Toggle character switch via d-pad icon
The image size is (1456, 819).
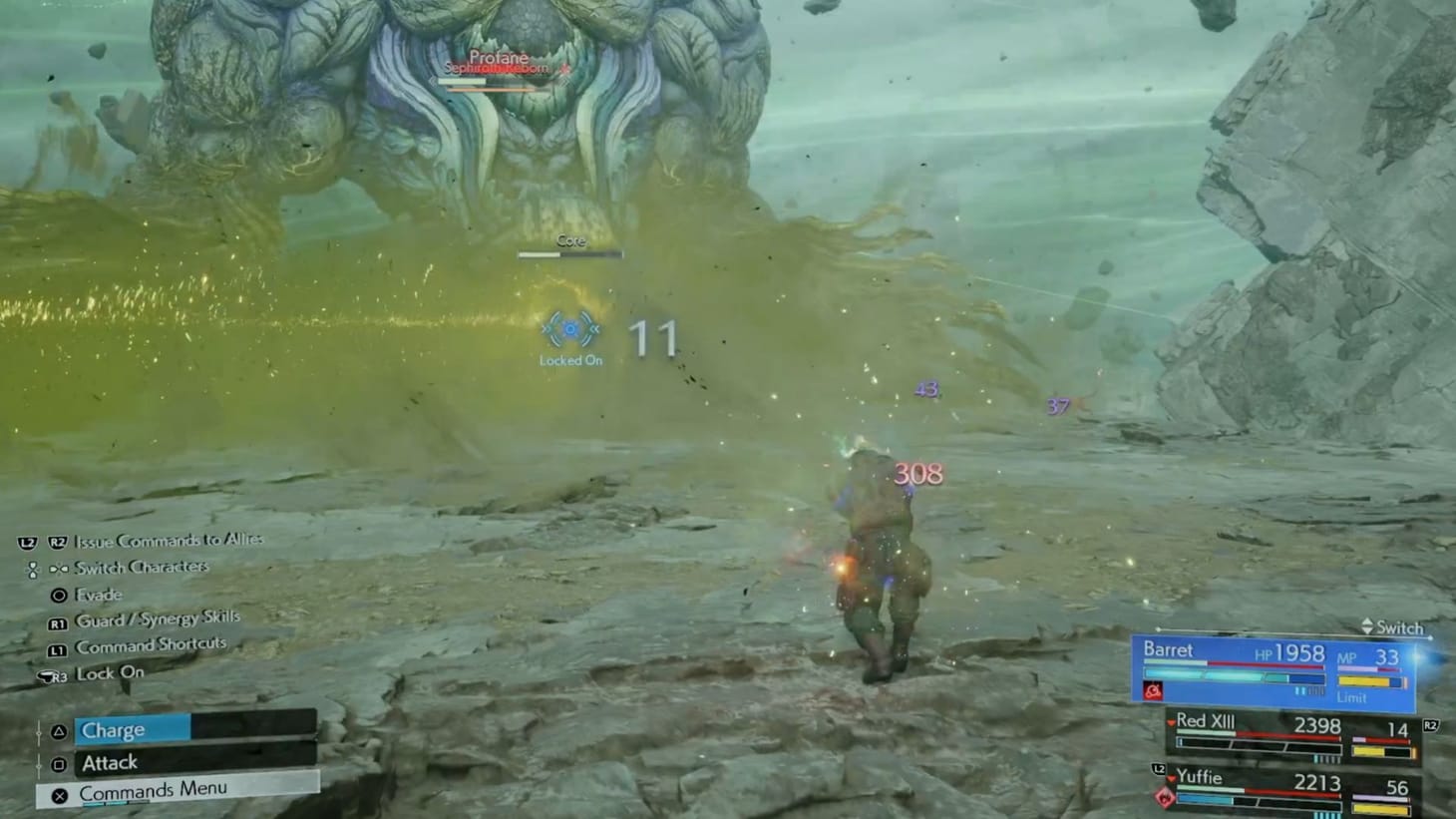tap(33, 567)
